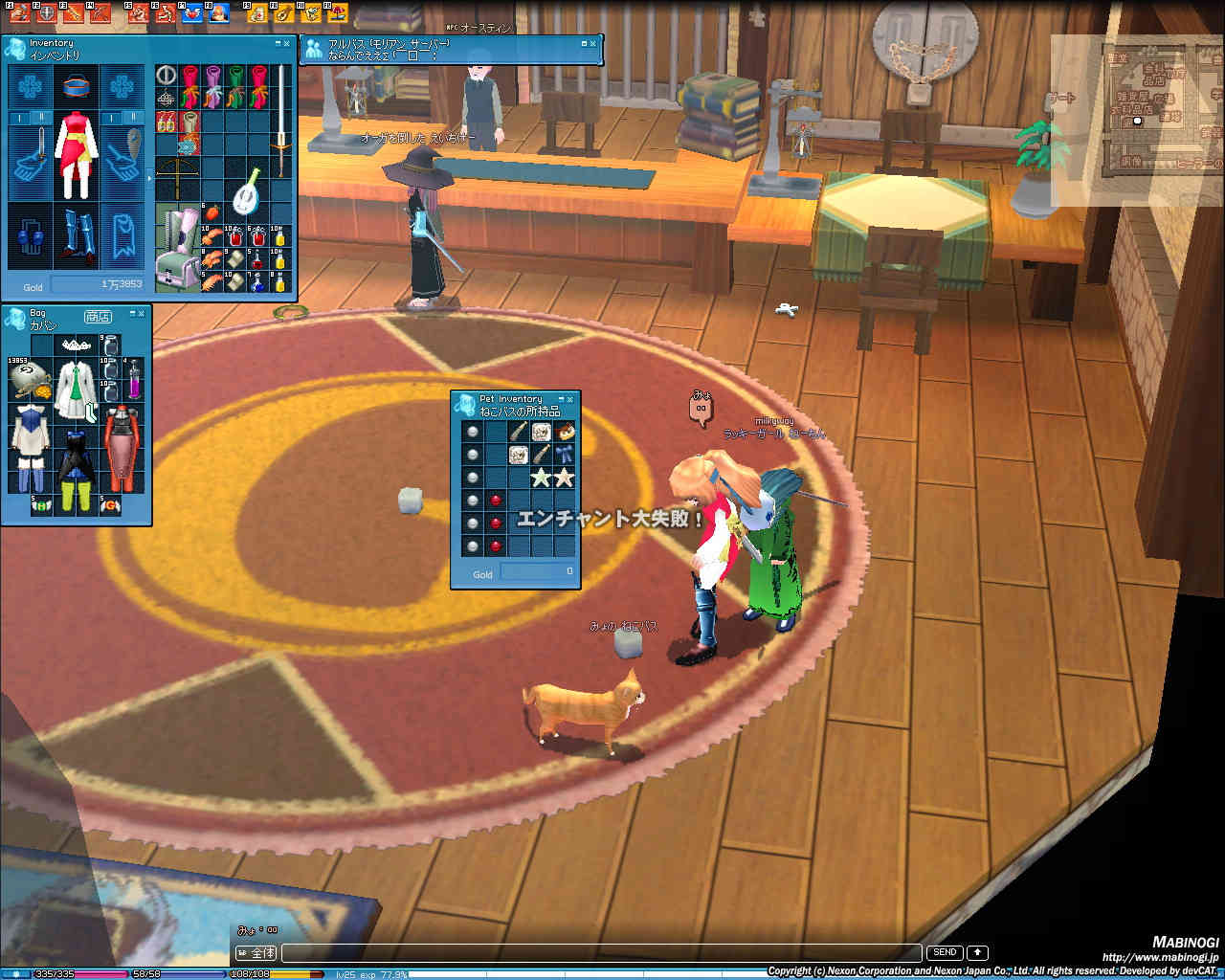Activate the F8 hotkey skill icon
Viewport: 1225px width, 980px height.
point(218,13)
